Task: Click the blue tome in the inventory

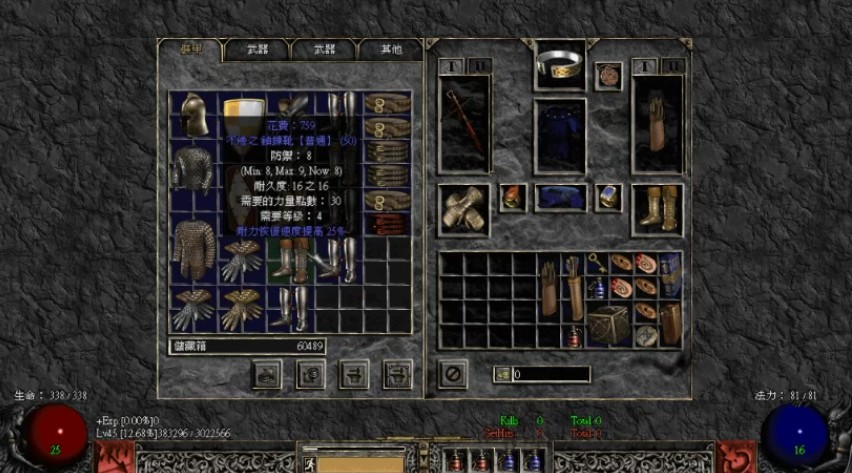Action: click(669, 272)
